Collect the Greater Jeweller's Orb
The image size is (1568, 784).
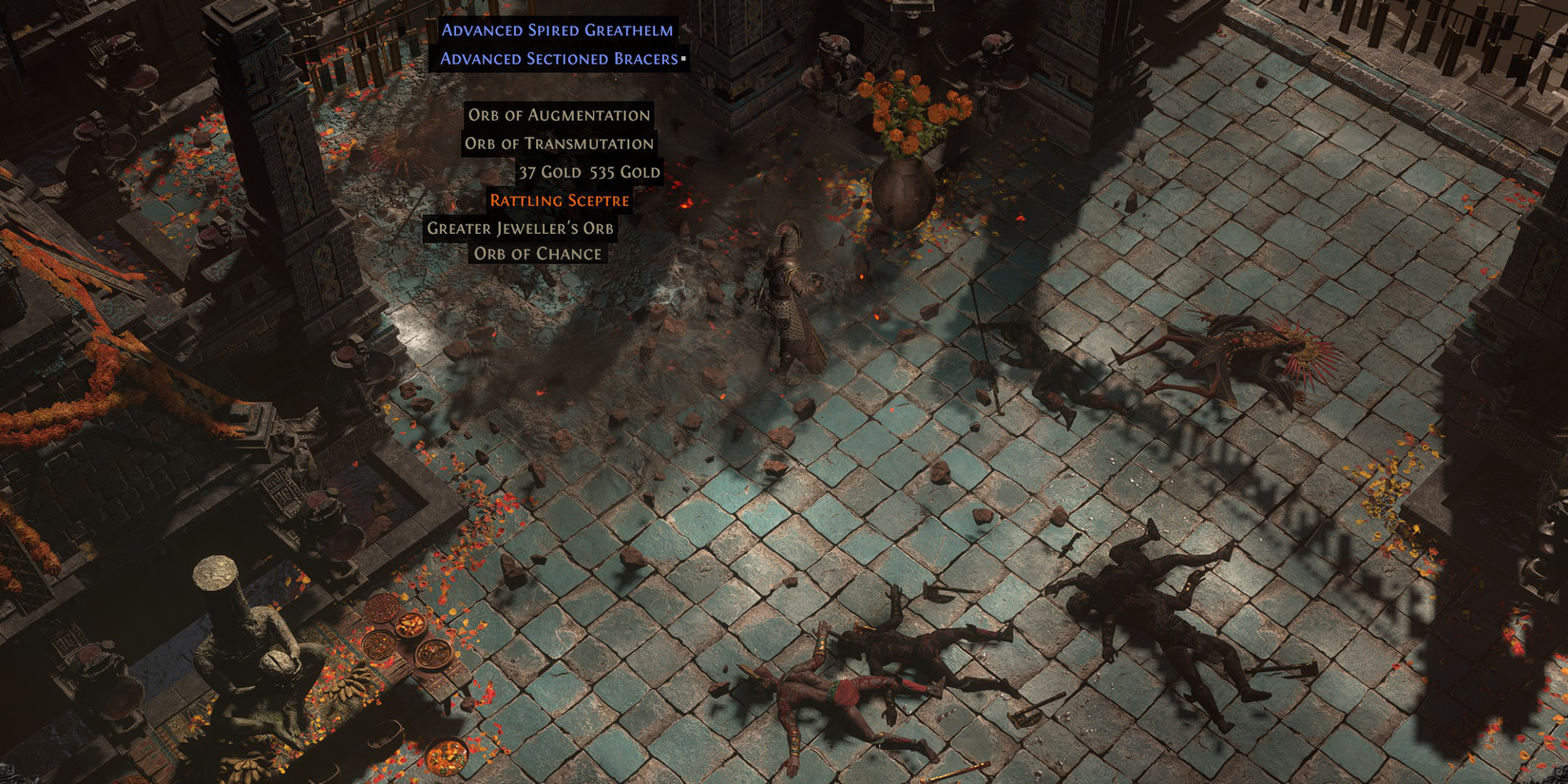[x=521, y=228]
